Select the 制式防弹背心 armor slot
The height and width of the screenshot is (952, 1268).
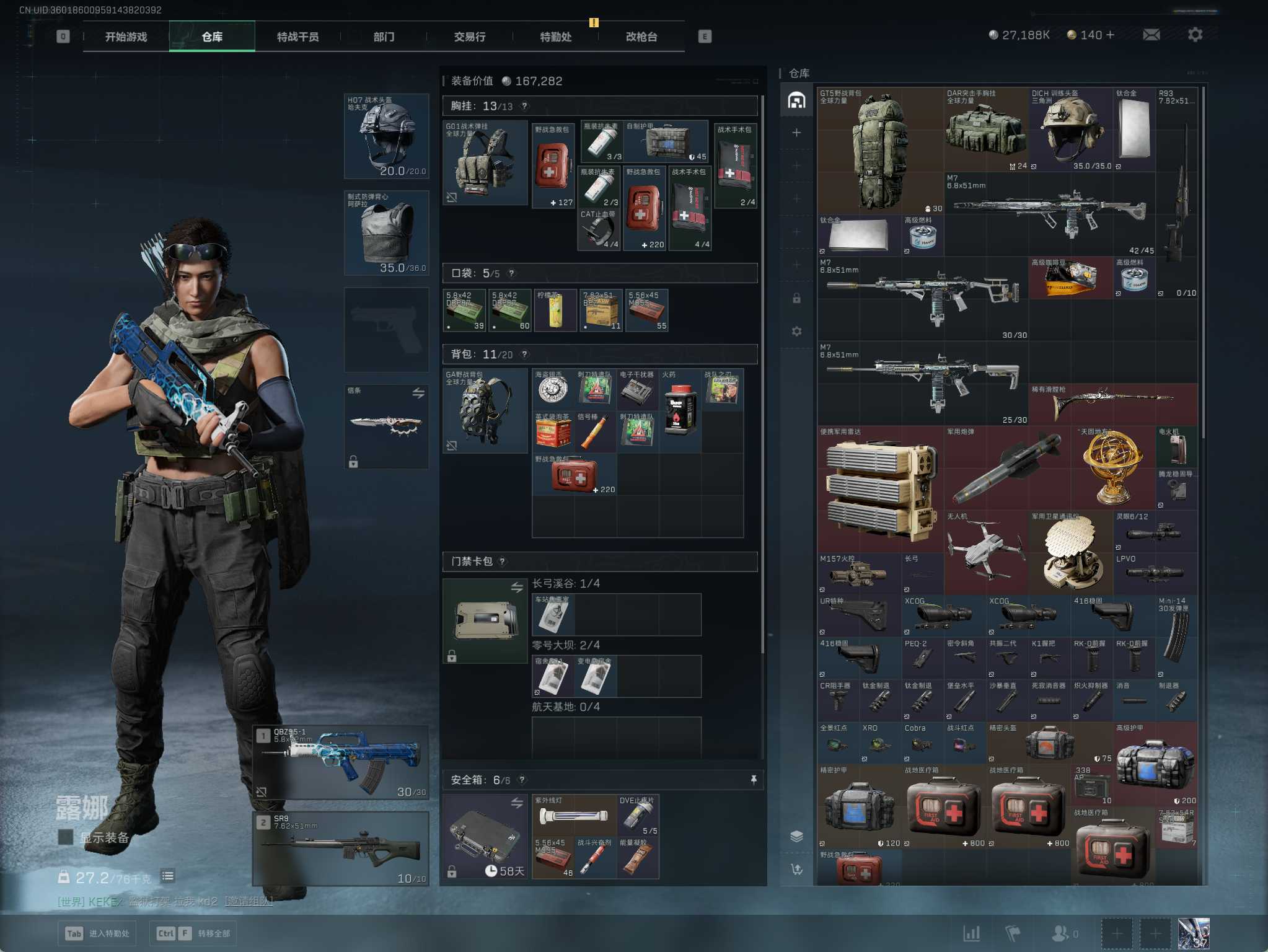pyautogui.click(x=386, y=233)
